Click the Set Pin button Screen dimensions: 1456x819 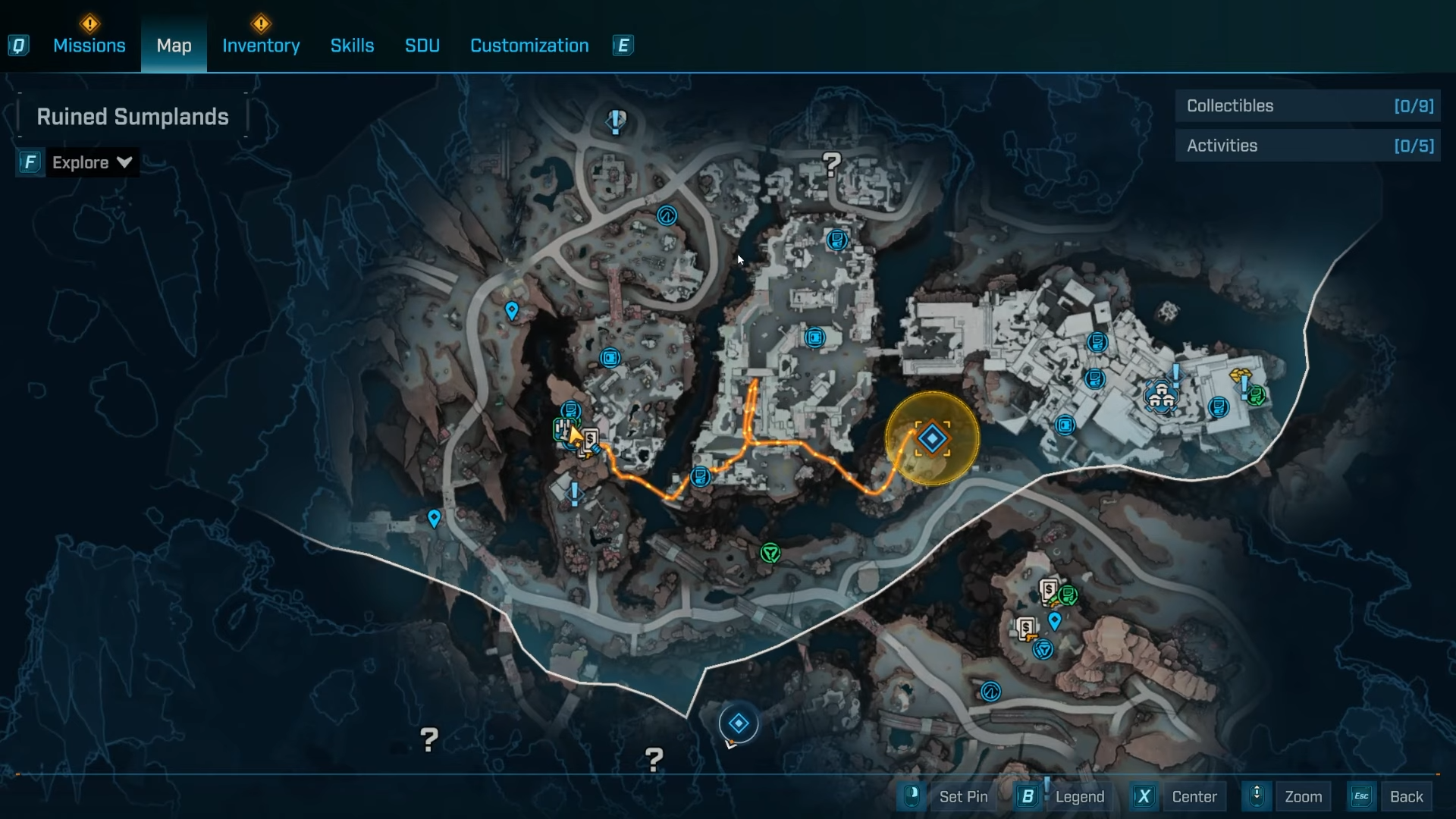(x=949, y=796)
